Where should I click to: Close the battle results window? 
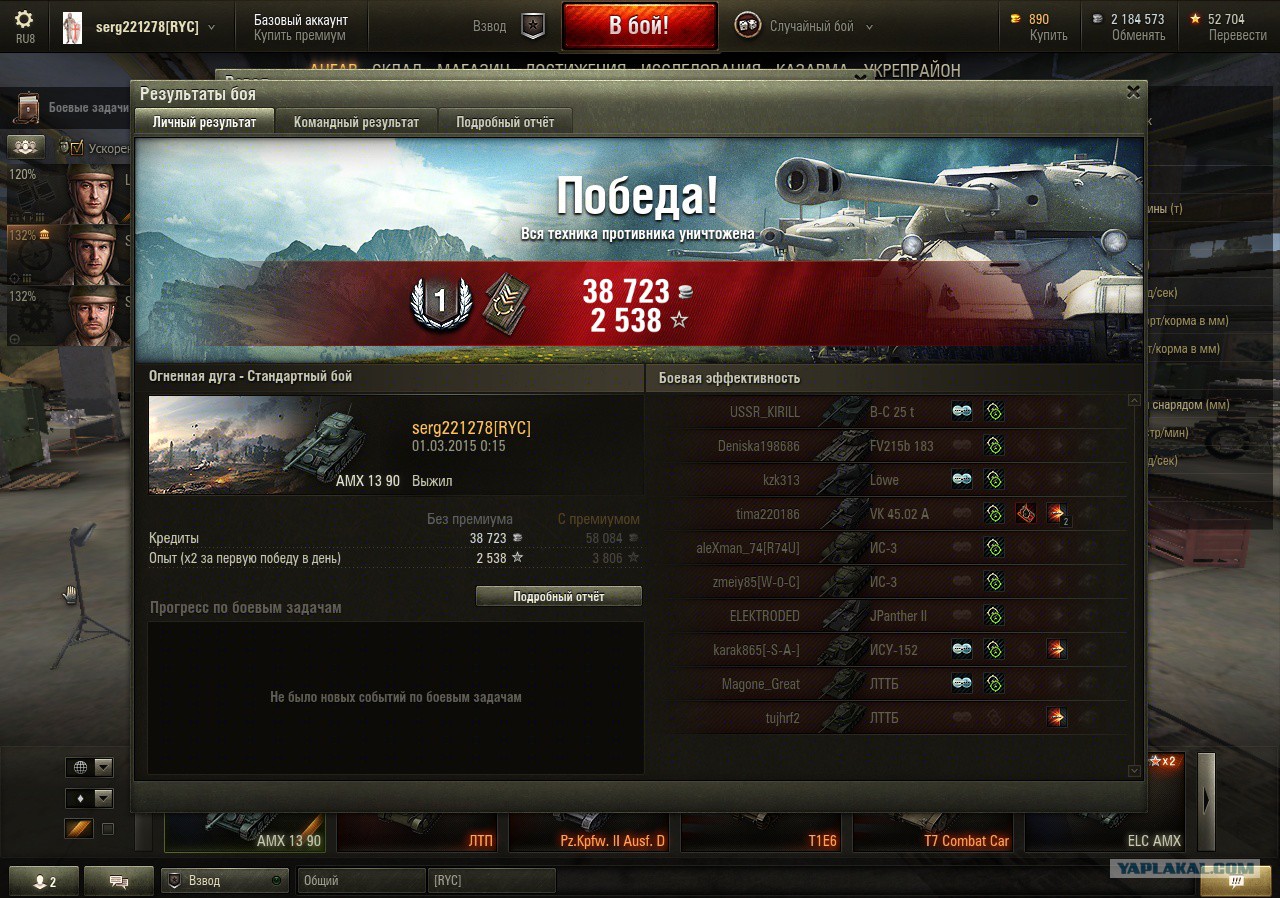[x=1133, y=92]
